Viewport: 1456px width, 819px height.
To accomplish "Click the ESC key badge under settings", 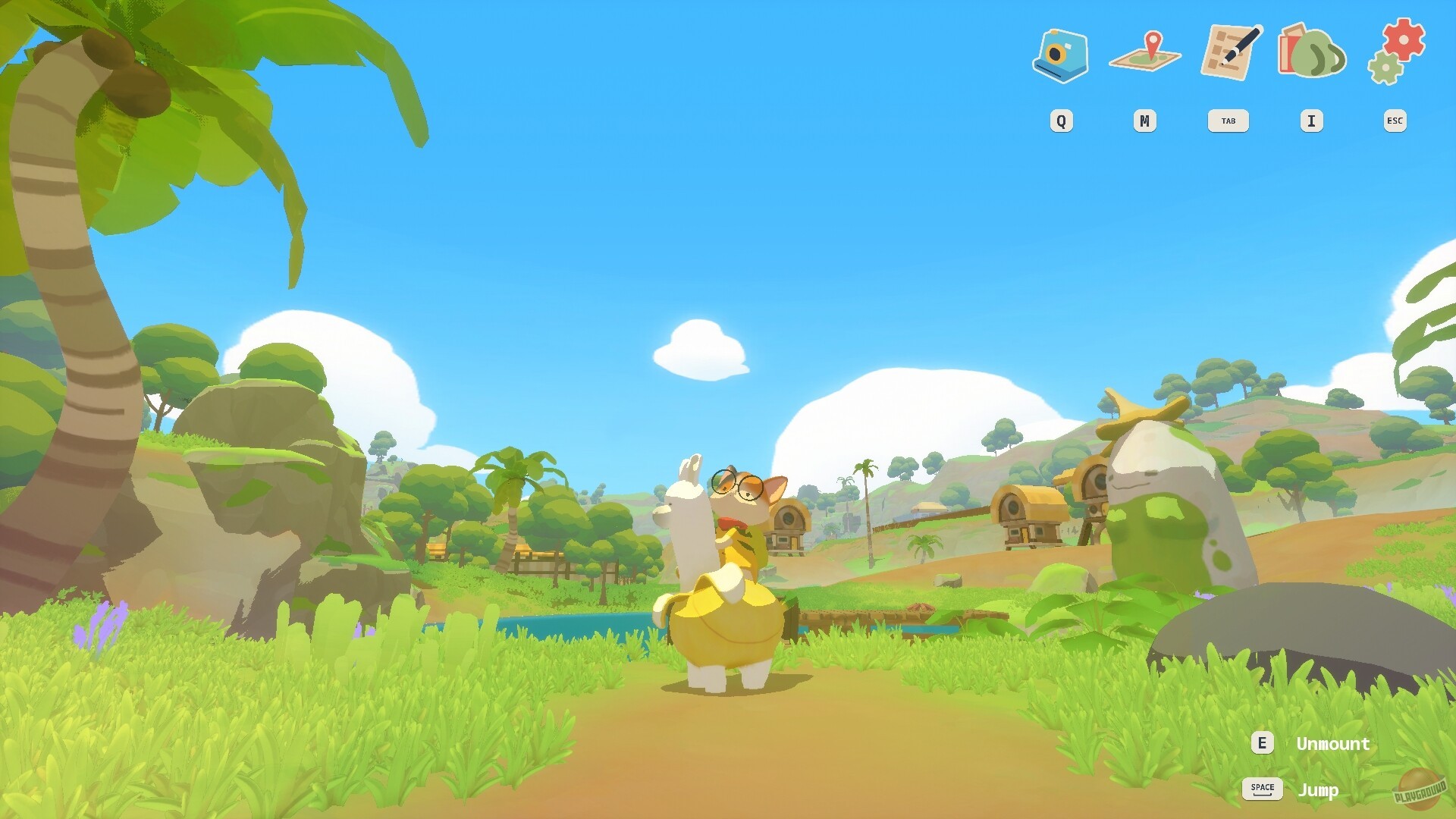I will click(1395, 120).
